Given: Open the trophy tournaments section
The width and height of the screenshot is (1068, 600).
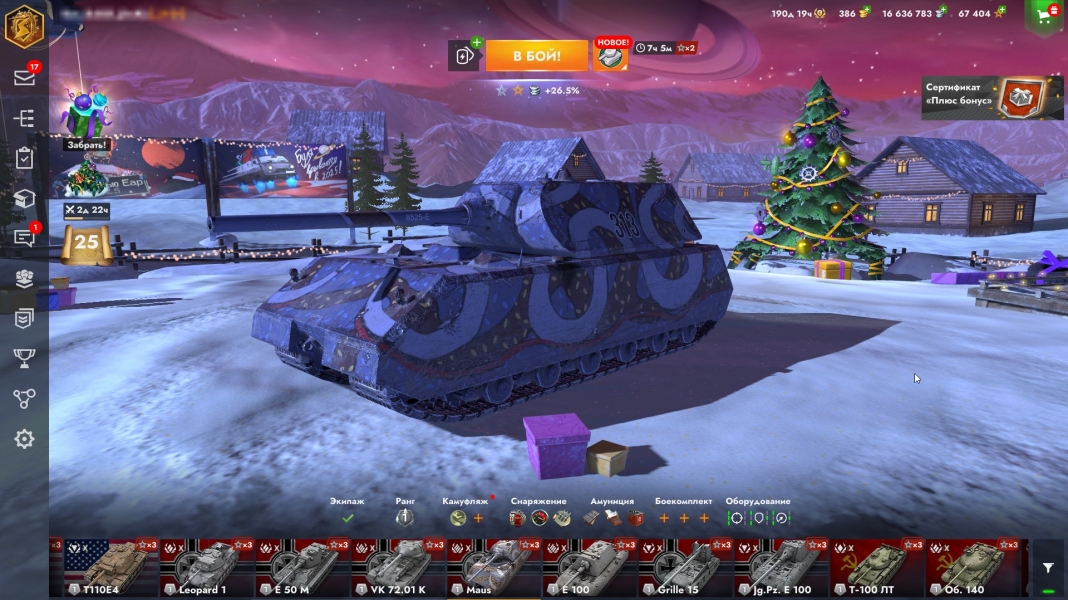Looking at the screenshot, I should click(x=24, y=358).
